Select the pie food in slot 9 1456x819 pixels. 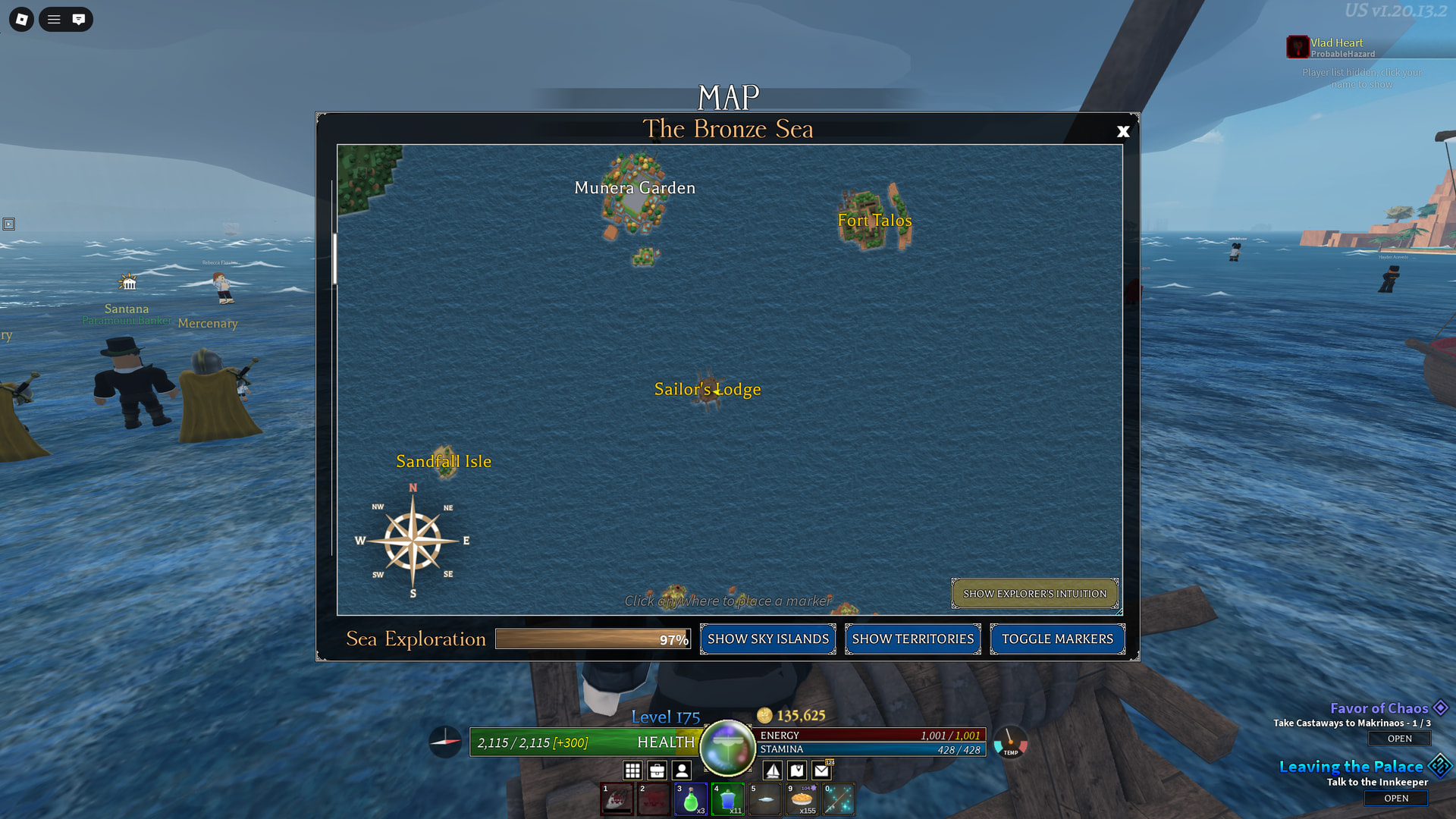tap(802, 800)
